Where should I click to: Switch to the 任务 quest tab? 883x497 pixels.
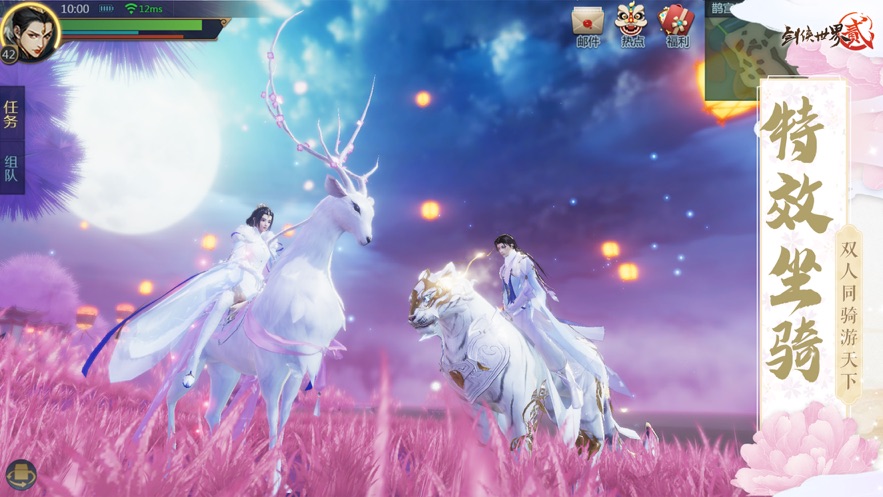tap(11, 115)
